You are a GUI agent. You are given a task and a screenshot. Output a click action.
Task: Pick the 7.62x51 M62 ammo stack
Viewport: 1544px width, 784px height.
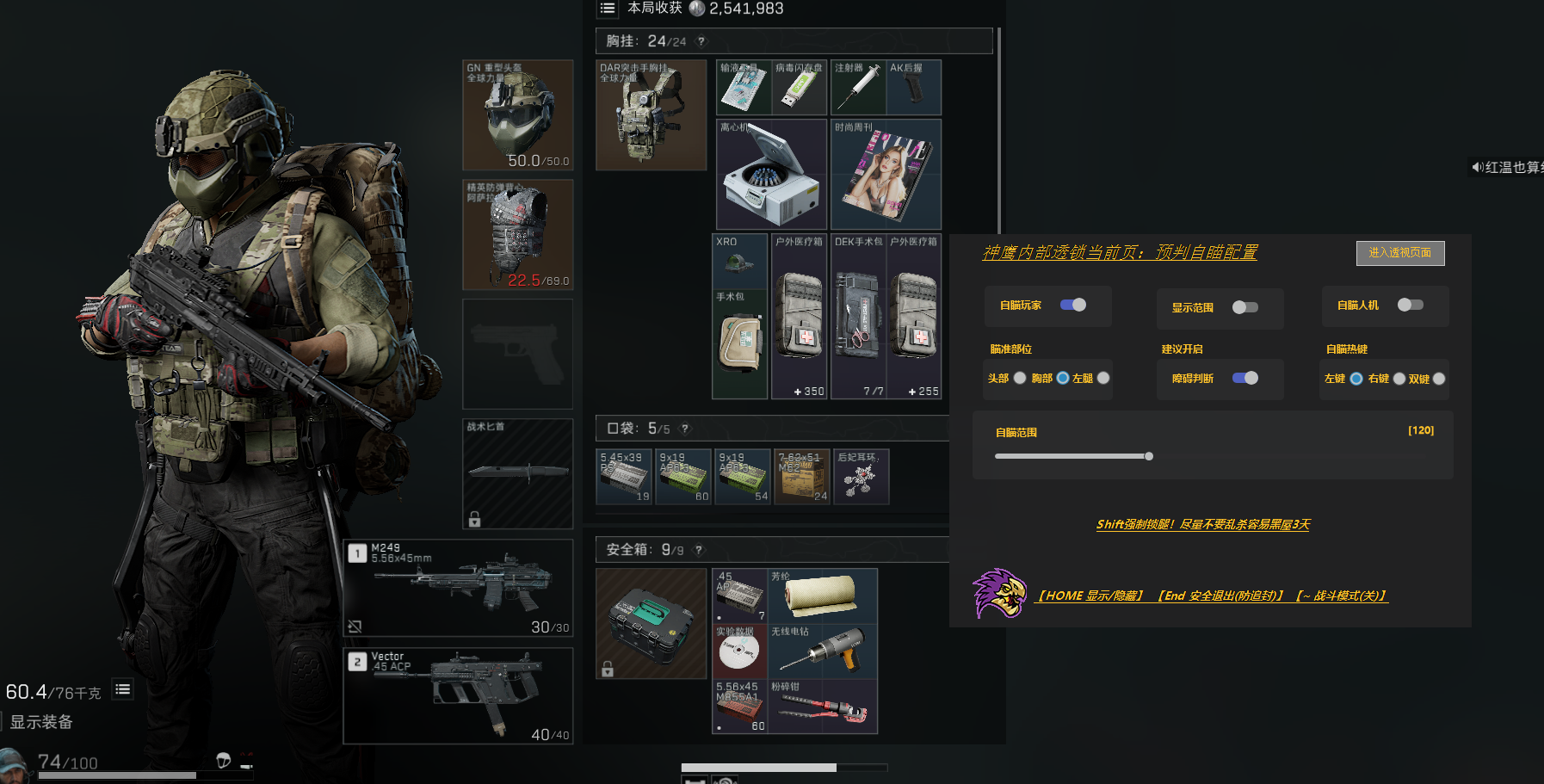(x=802, y=476)
